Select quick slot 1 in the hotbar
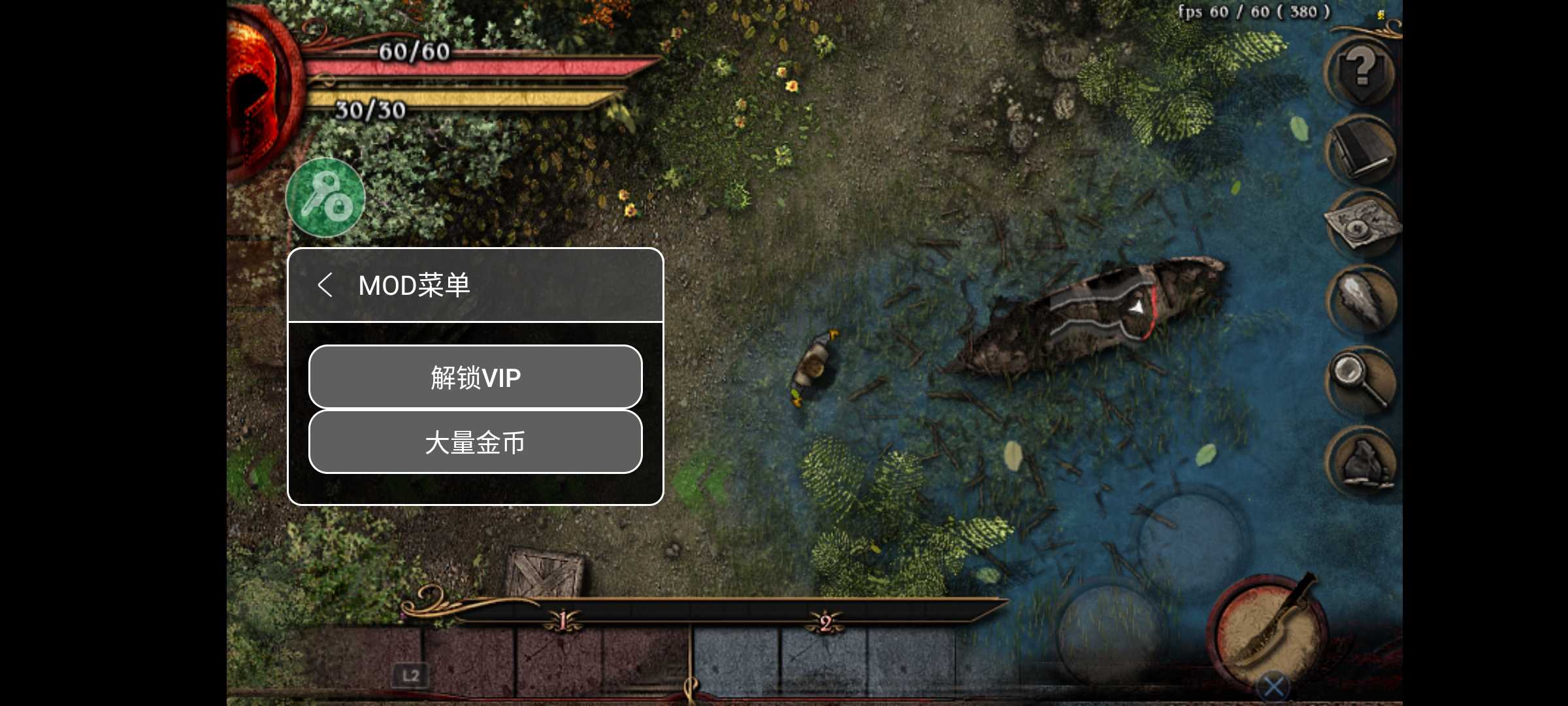The width and height of the screenshot is (1568, 706). (562, 621)
